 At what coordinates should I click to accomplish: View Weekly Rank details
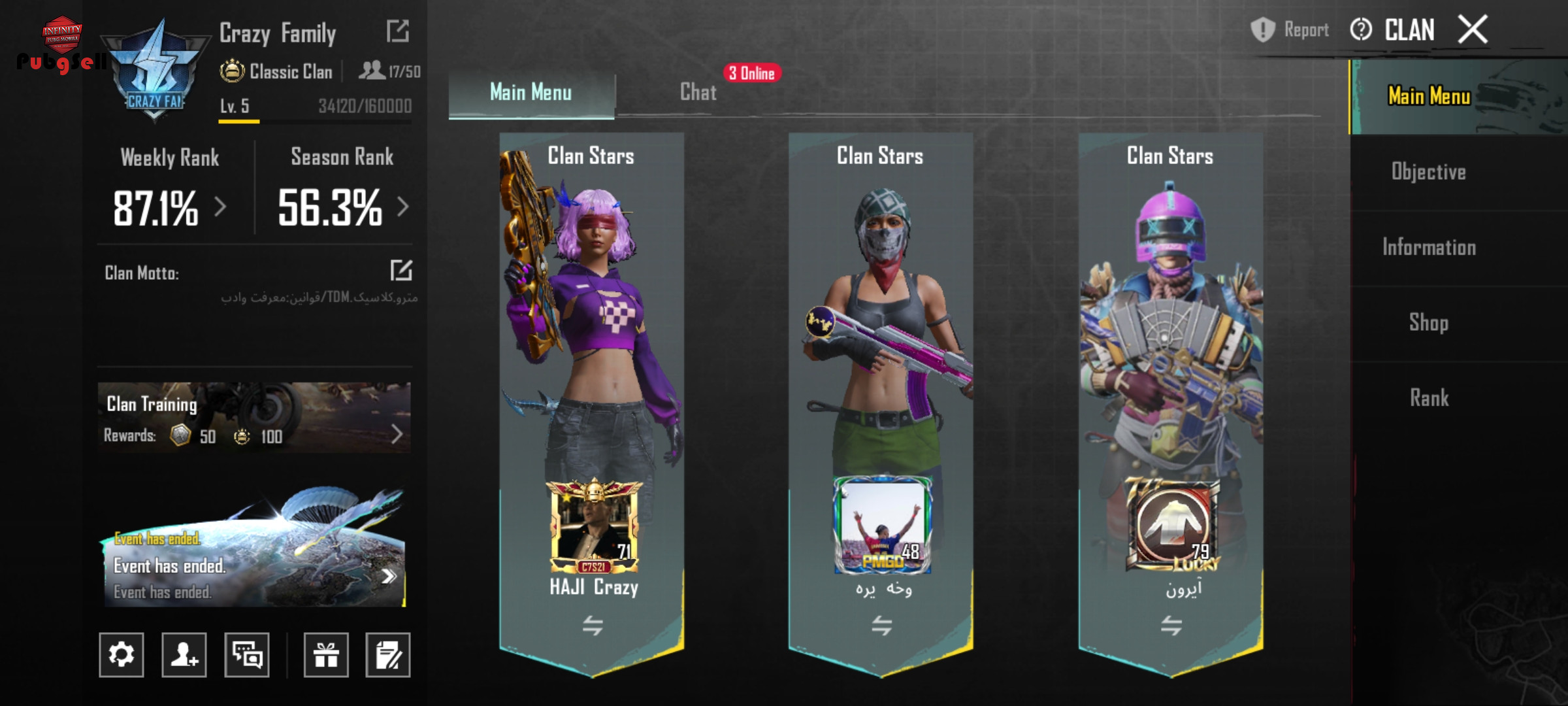[x=170, y=207]
